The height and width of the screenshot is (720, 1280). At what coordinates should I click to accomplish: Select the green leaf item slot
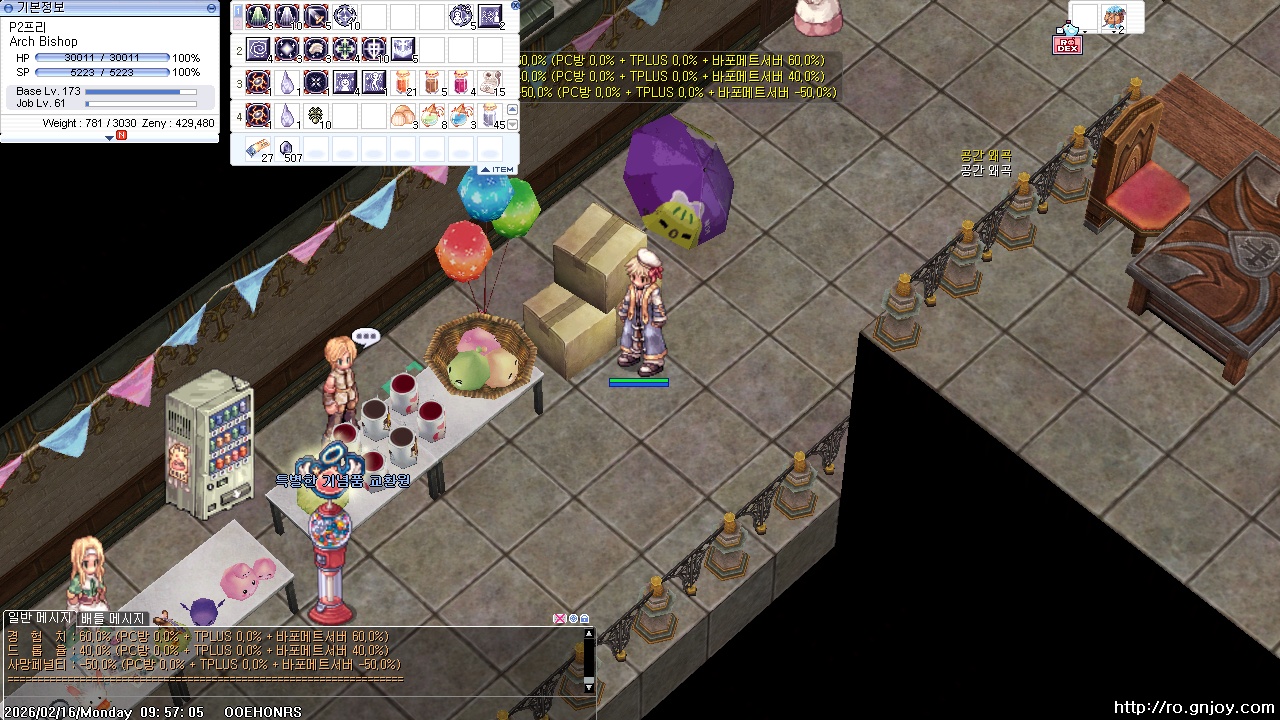pos(316,115)
